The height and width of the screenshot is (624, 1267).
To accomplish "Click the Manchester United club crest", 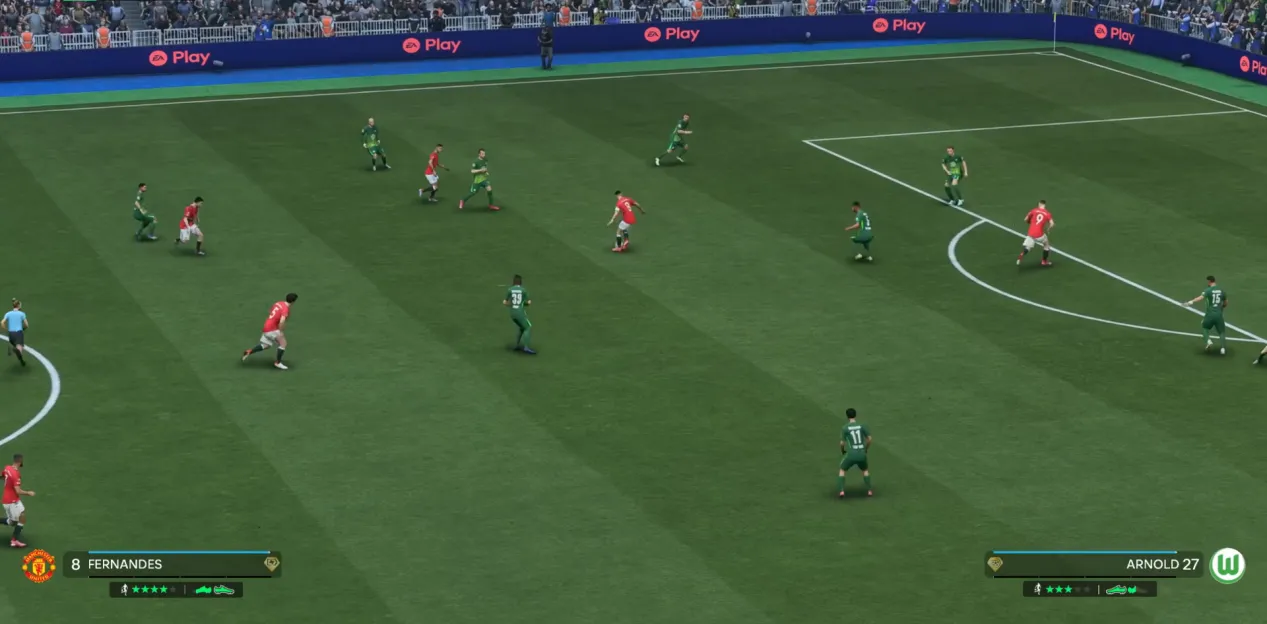I will 39,566.
